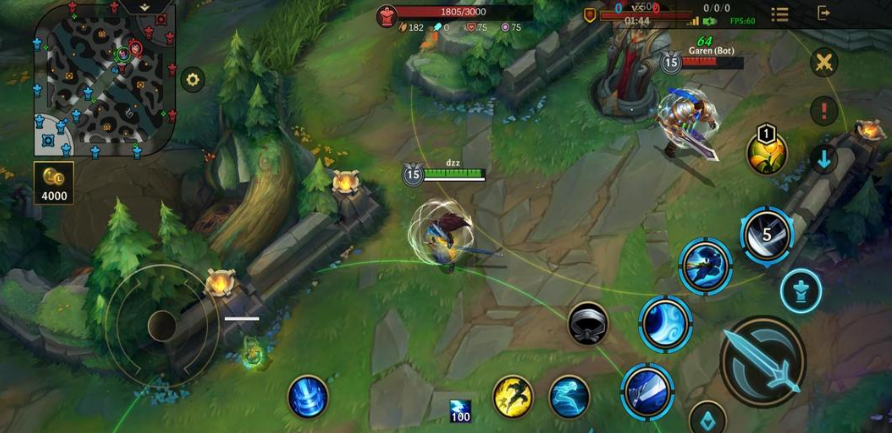This screenshot has width=892, height=433.
Task: Use the yellow plant item with level 1
Action: pos(767,153)
